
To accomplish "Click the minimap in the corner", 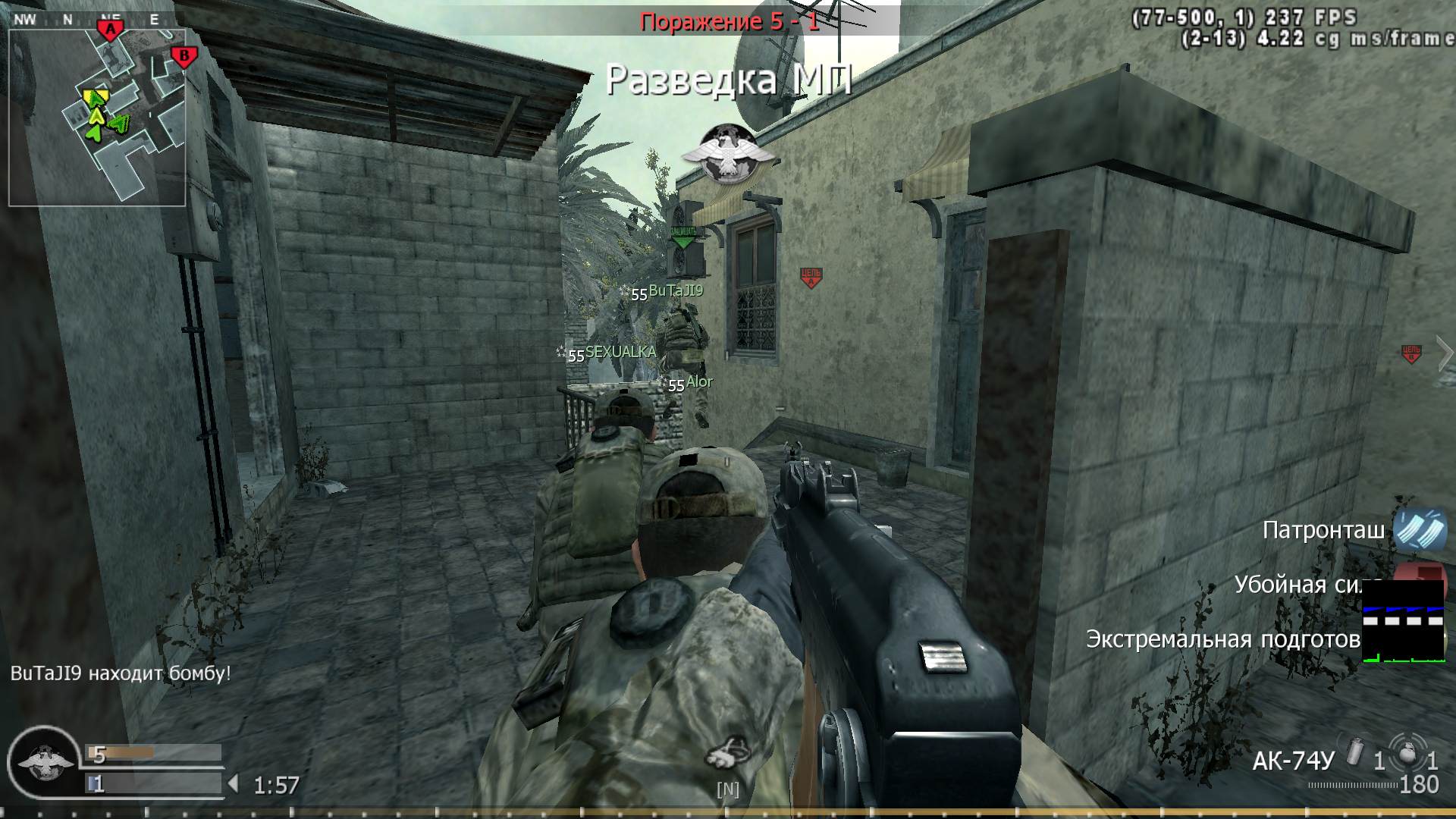I will [x=97, y=118].
